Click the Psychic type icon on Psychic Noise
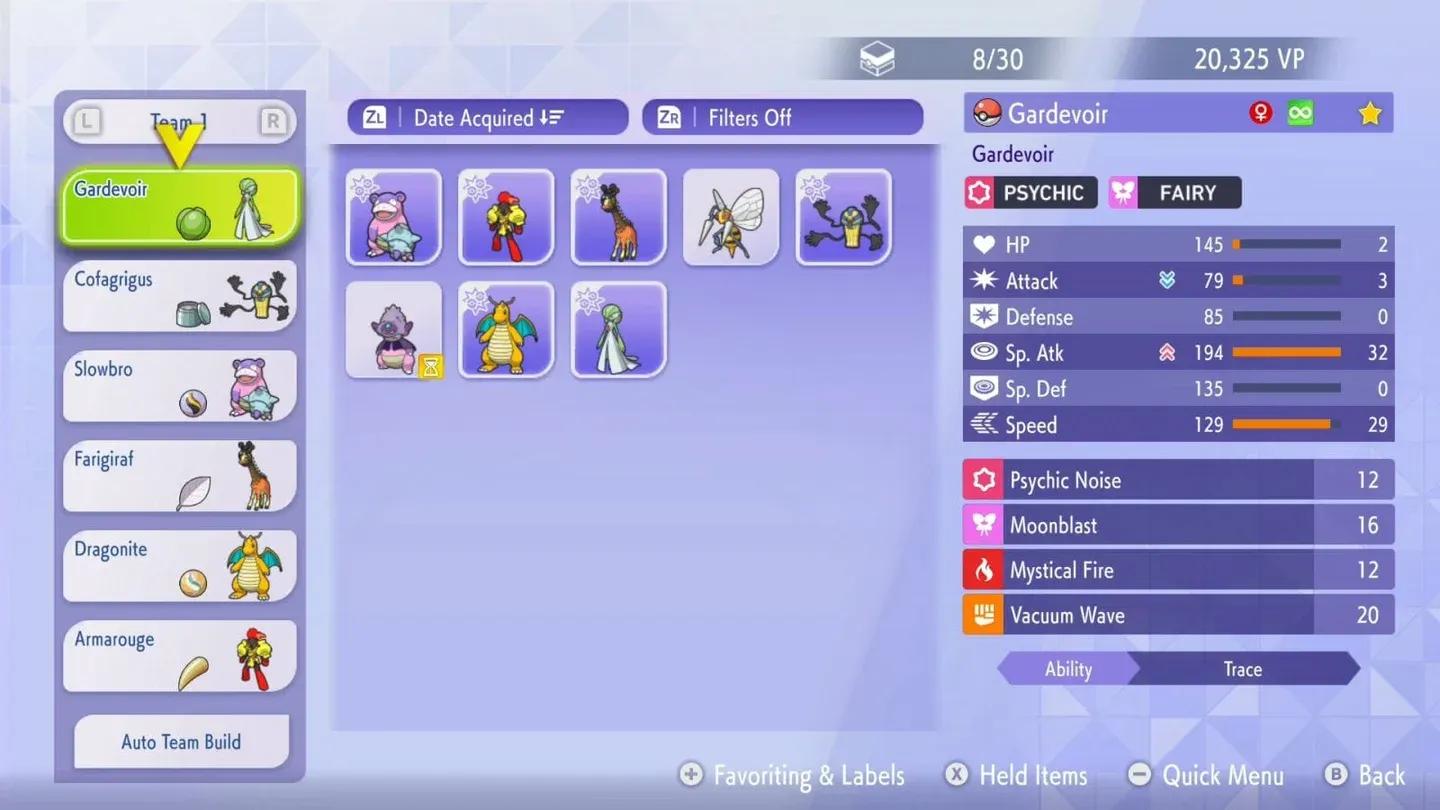Screen dimensions: 1440x810 coord(982,480)
